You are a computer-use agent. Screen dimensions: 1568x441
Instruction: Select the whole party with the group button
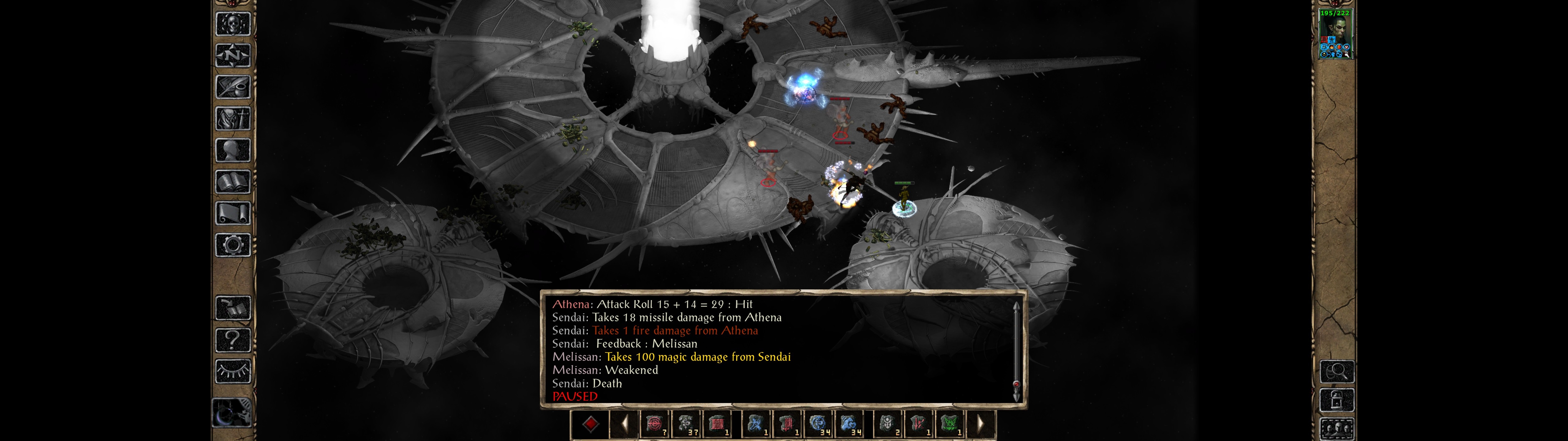pos(1337,429)
